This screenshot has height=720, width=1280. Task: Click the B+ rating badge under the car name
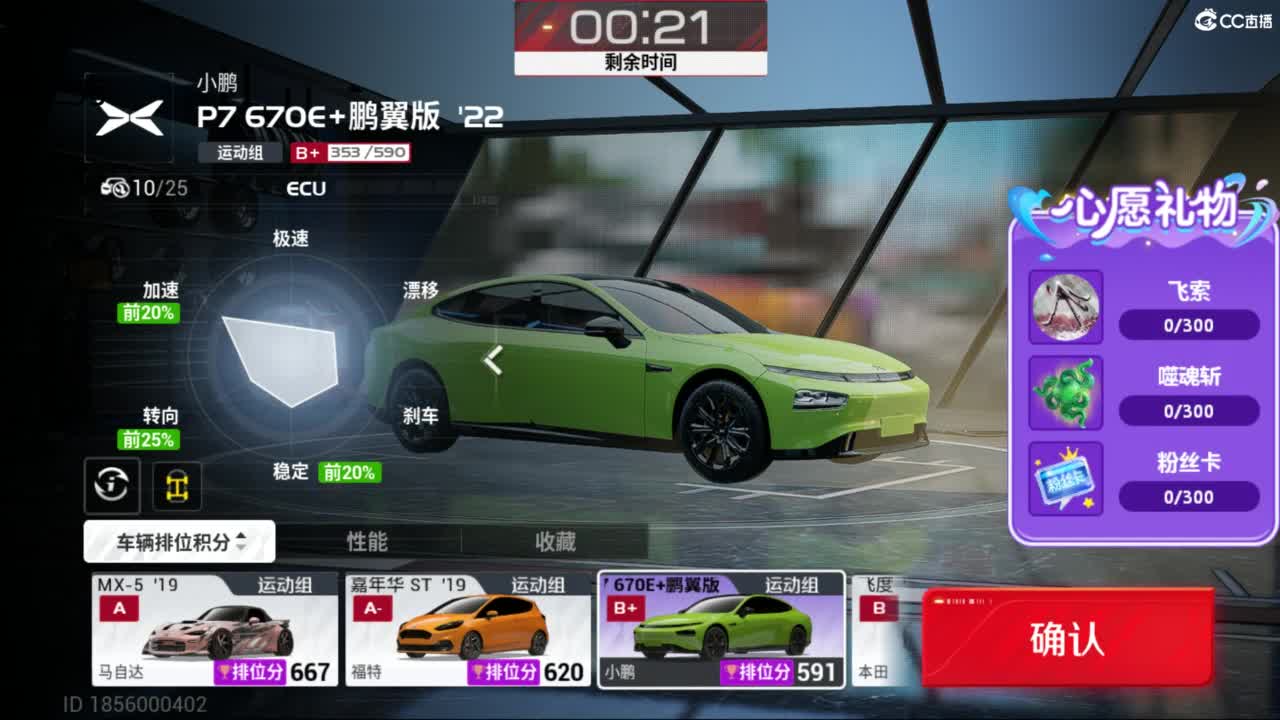pos(305,153)
